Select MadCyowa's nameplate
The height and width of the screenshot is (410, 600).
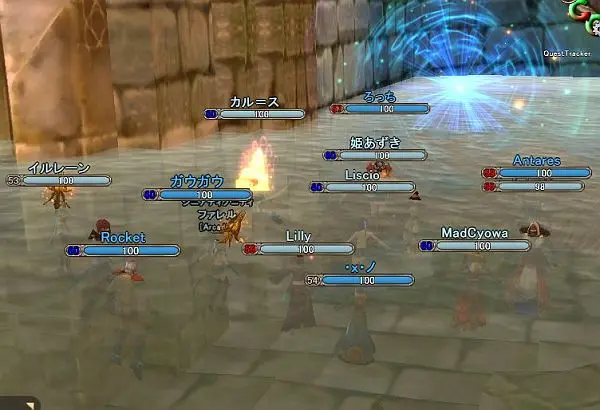pyautogui.click(x=474, y=233)
